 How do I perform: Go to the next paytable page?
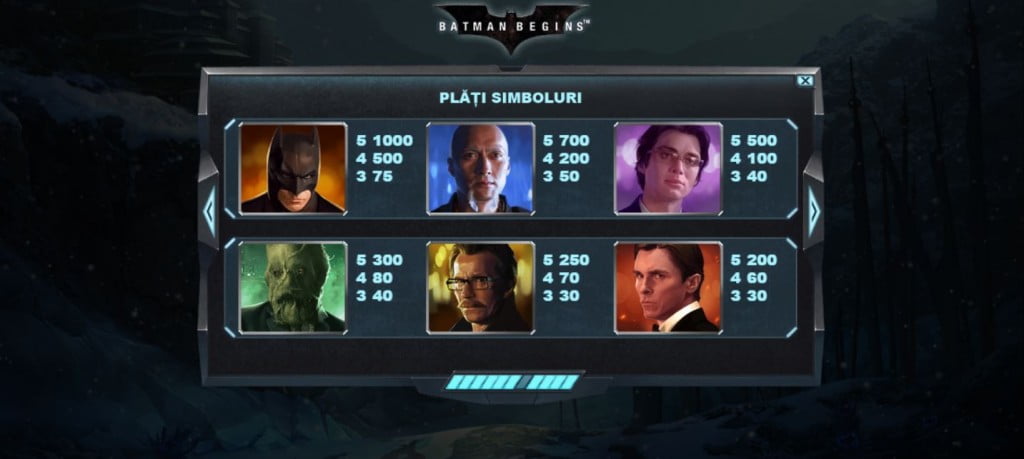[813, 212]
